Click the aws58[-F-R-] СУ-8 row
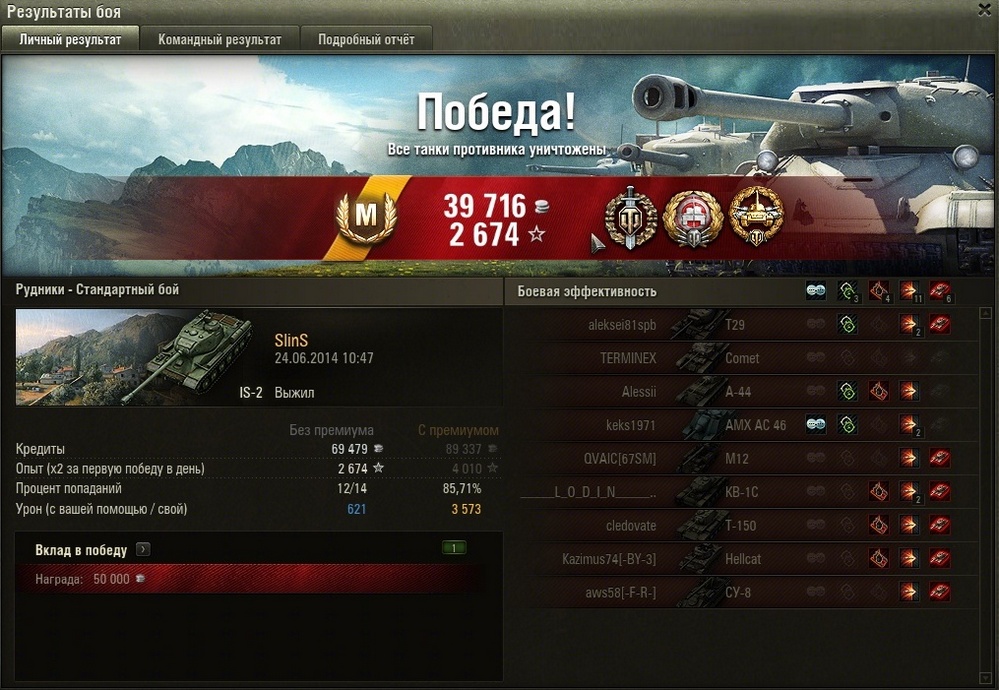Image resolution: width=999 pixels, height=690 pixels. (740, 593)
